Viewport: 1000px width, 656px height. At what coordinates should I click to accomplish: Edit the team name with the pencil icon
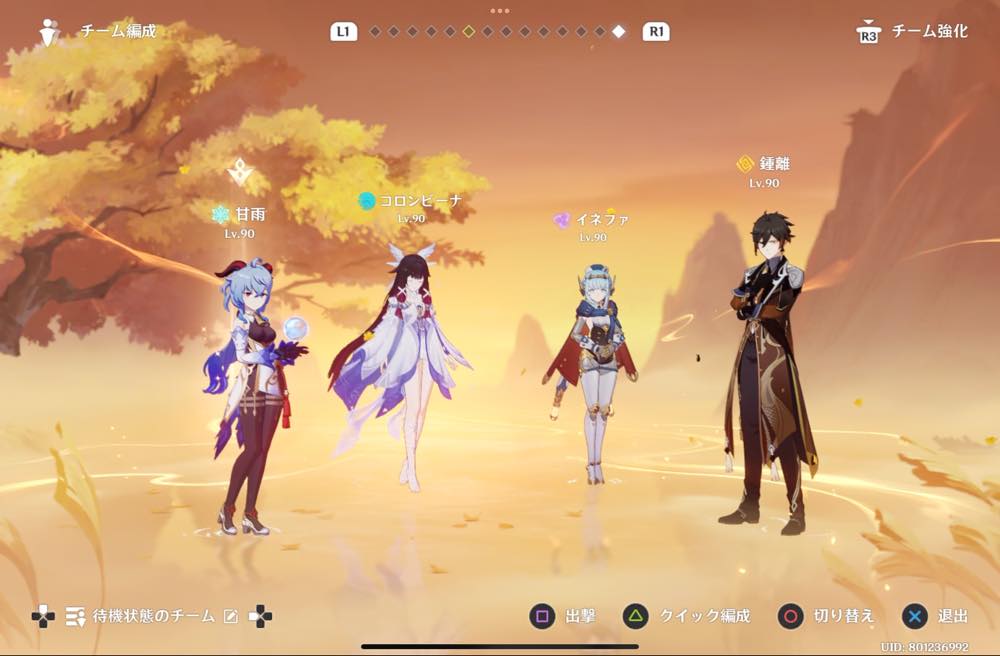point(231,617)
